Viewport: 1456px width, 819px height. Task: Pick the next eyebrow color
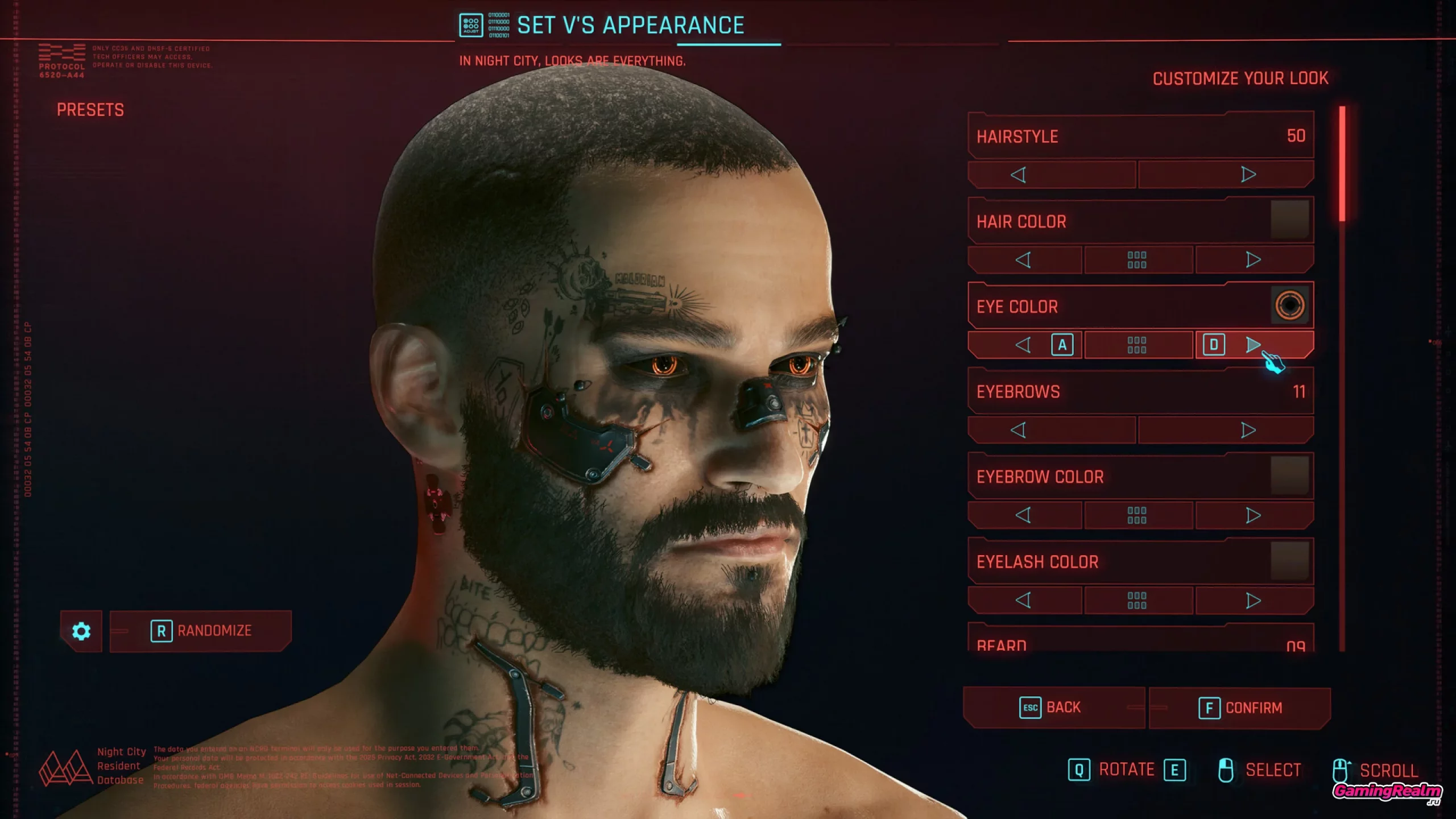click(1253, 515)
